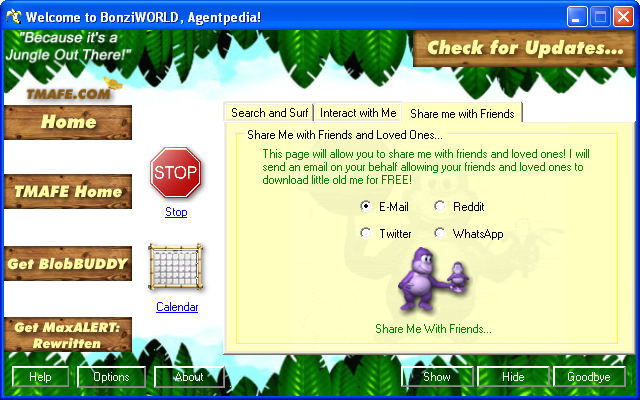Switch to the Search and Surf tab
The height and width of the screenshot is (400, 640).
tap(269, 113)
